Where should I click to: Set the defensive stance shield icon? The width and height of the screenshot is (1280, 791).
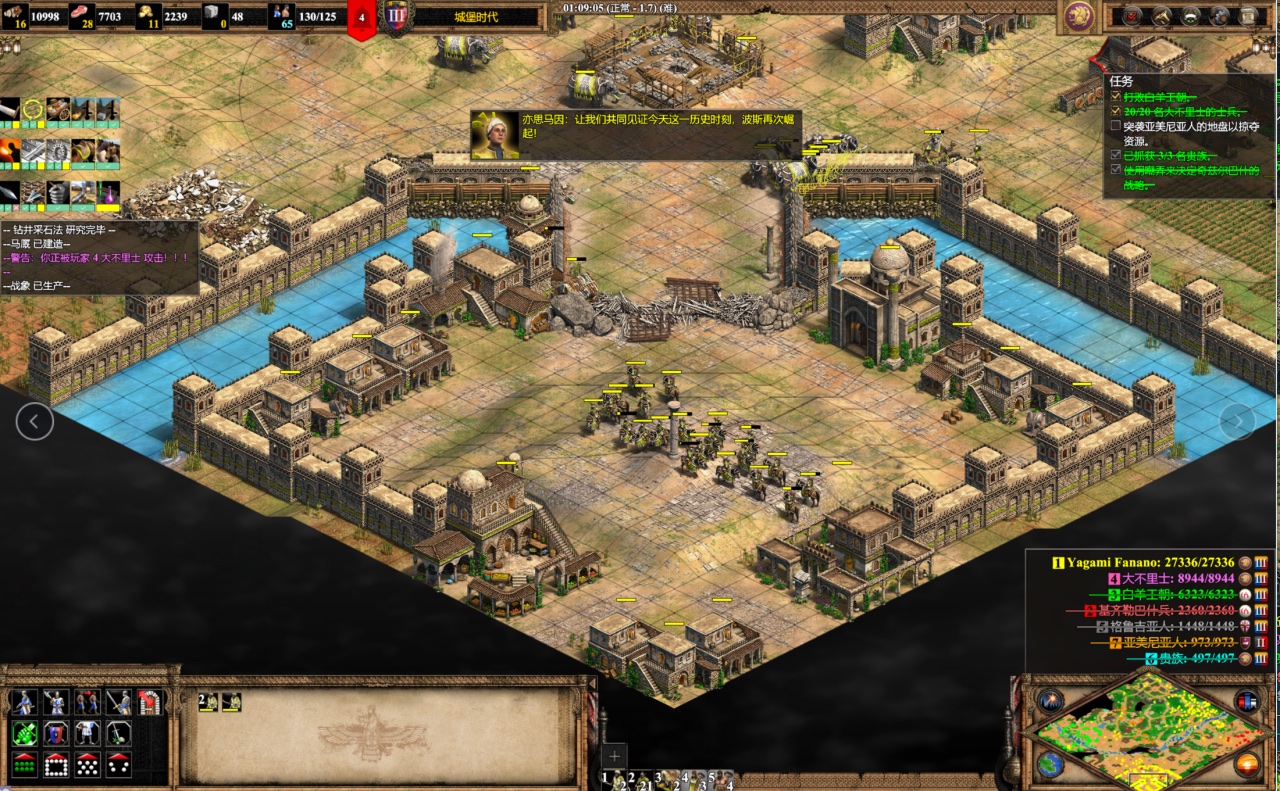click(x=56, y=734)
